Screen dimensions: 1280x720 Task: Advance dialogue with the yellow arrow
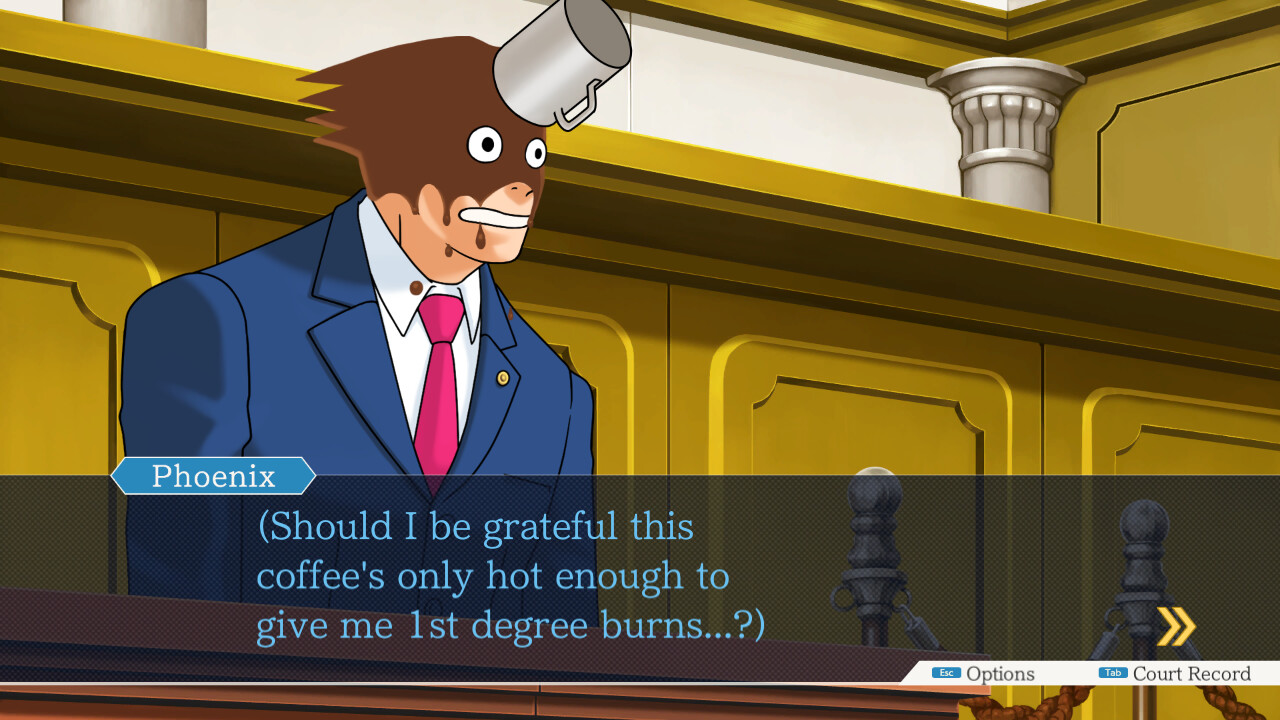1176,627
